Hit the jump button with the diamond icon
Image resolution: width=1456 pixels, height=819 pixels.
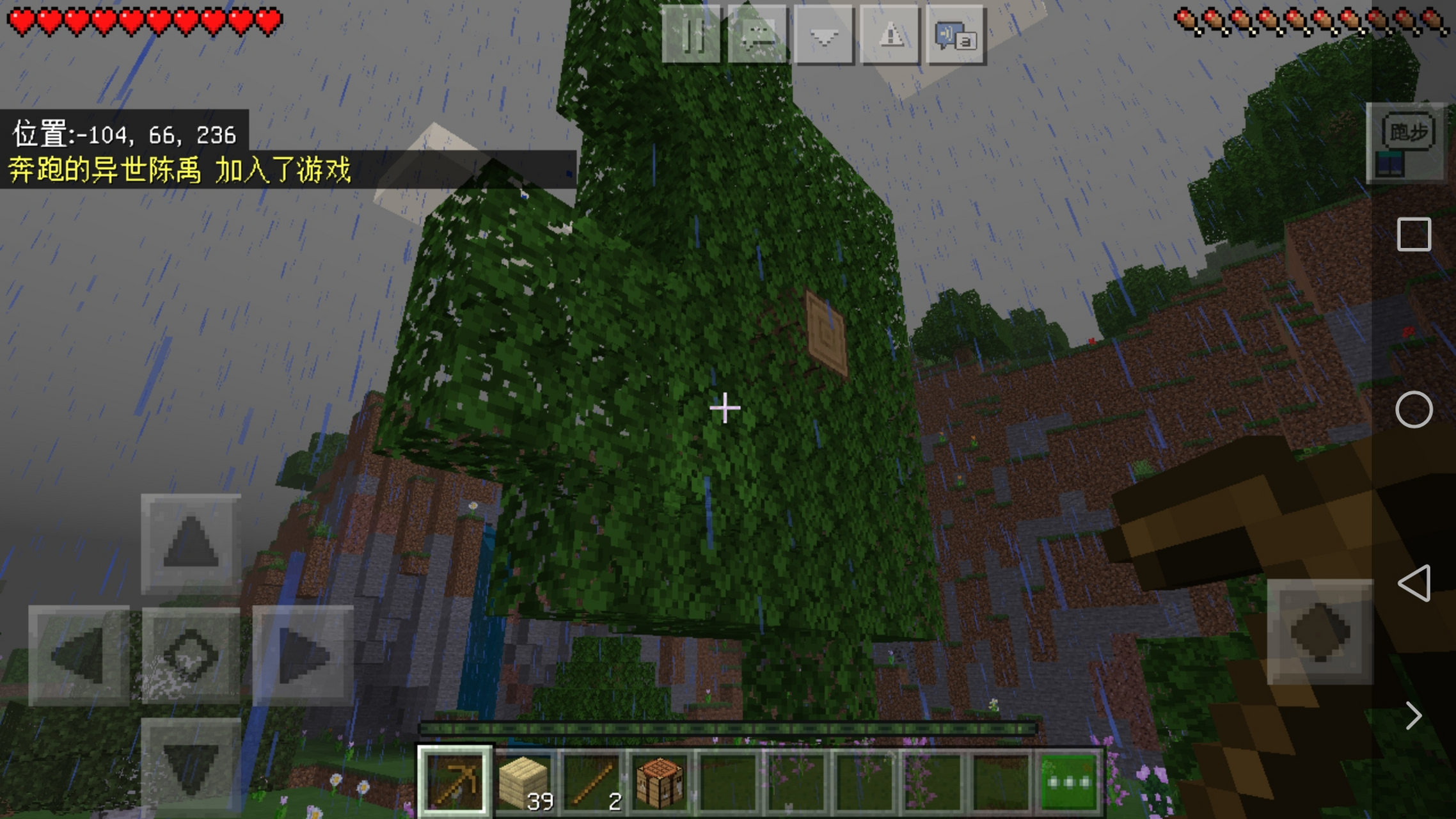point(1320,632)
